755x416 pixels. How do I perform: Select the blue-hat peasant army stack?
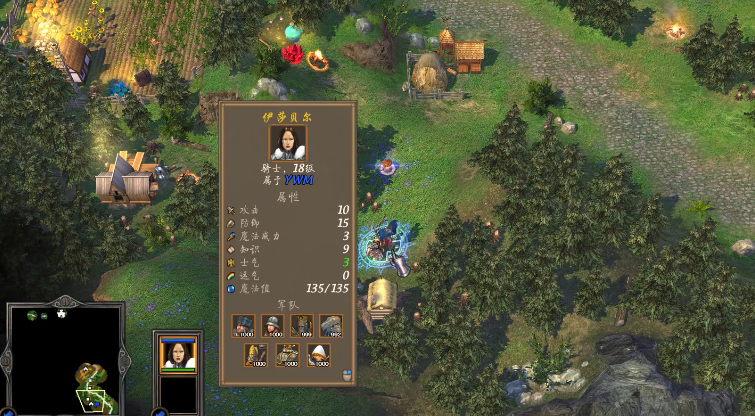click(244, 326)
